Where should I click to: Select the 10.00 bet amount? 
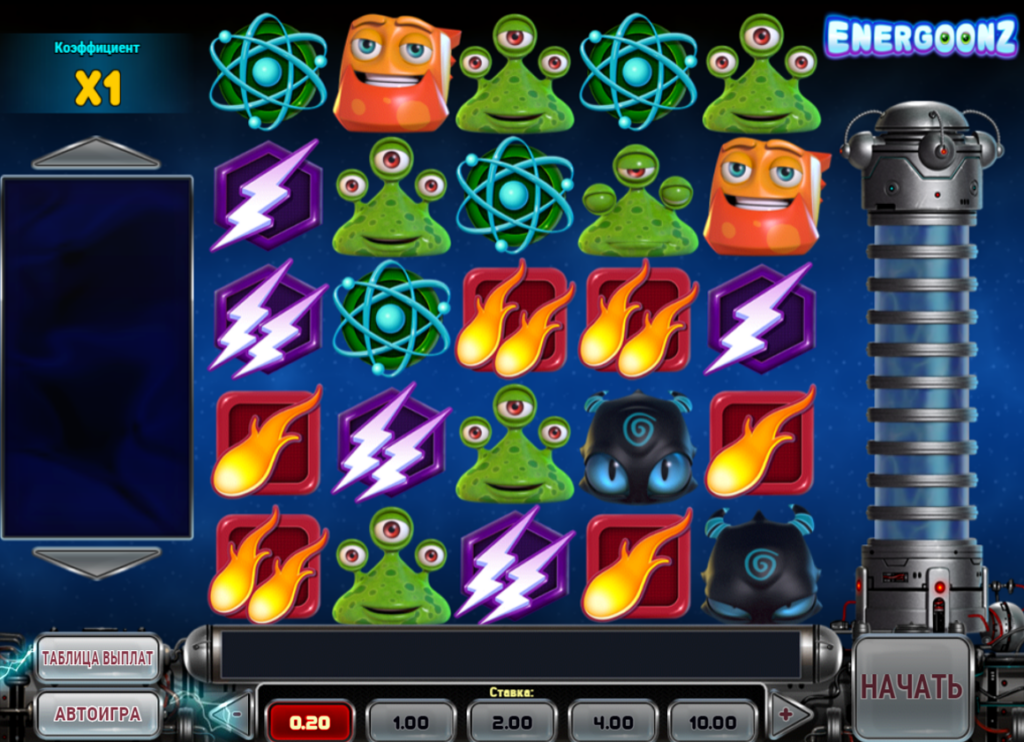click(712, 721)
